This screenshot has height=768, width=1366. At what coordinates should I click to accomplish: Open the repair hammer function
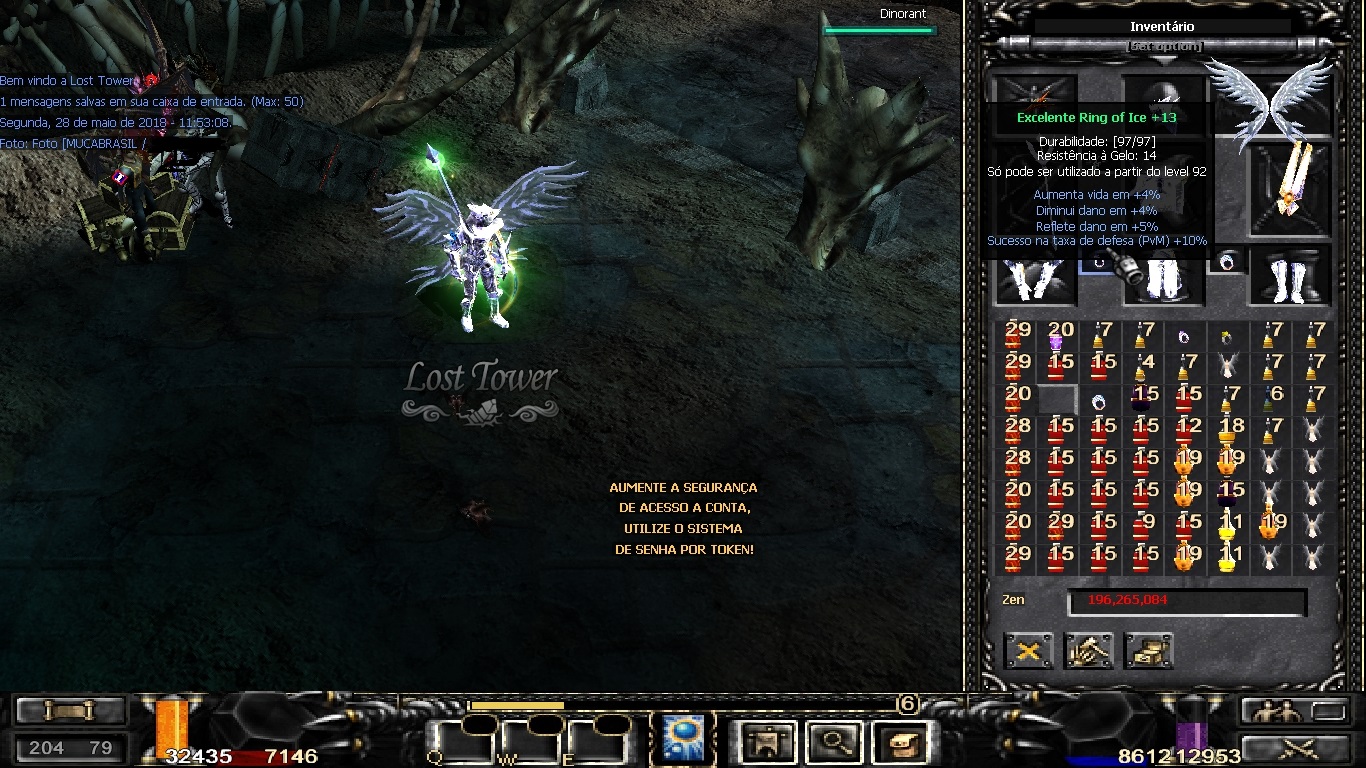[x=1089, y=651]
